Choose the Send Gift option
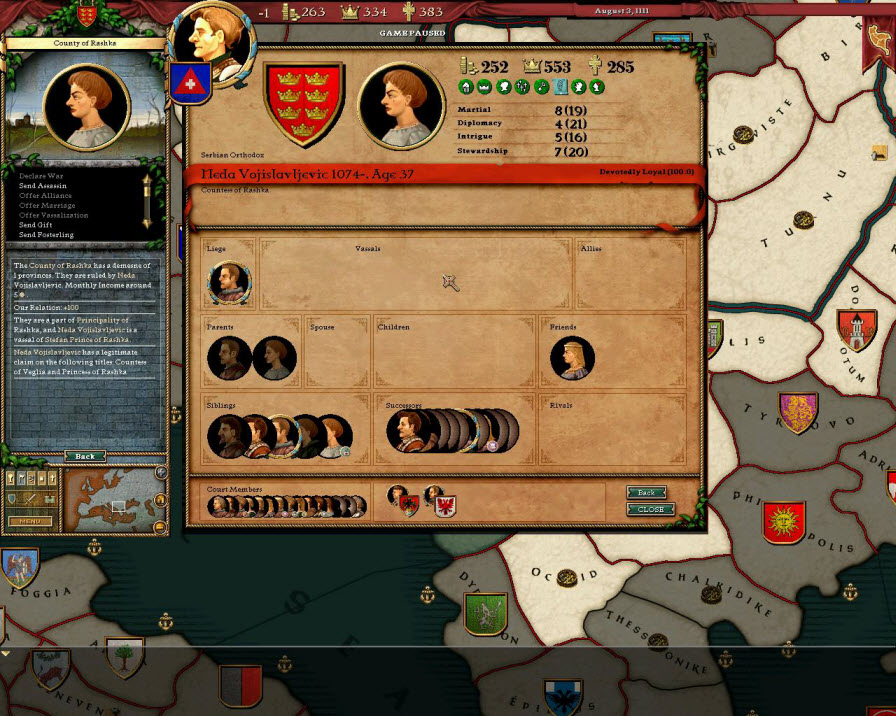 click(x=40, y=225)
